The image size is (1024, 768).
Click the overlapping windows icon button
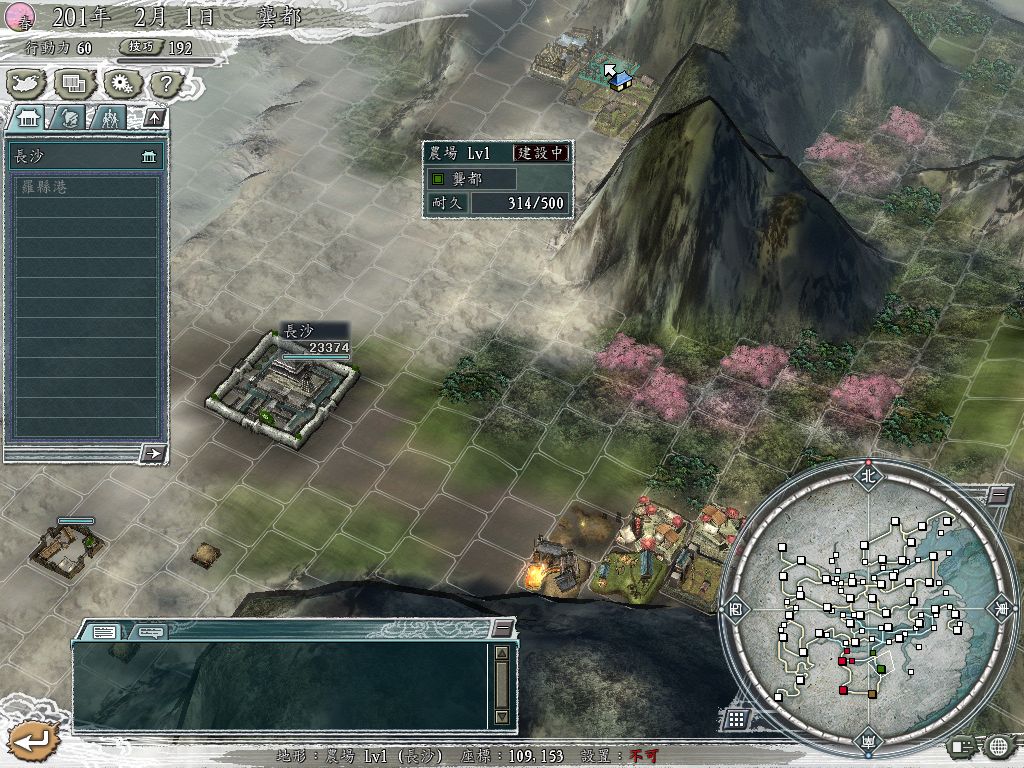74,83
